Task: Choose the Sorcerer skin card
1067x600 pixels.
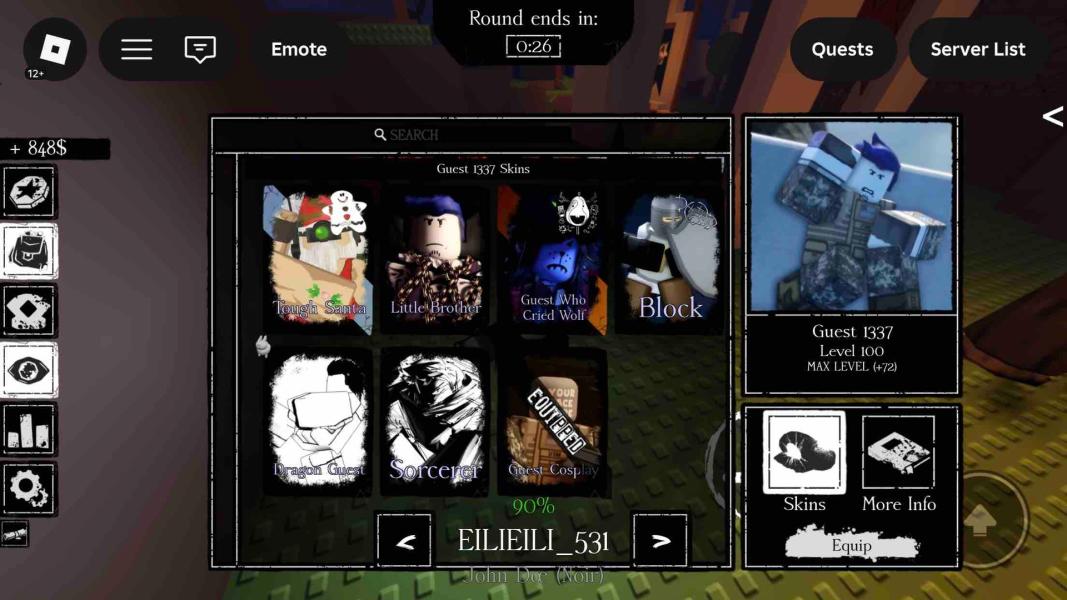Action: (435, 420)
